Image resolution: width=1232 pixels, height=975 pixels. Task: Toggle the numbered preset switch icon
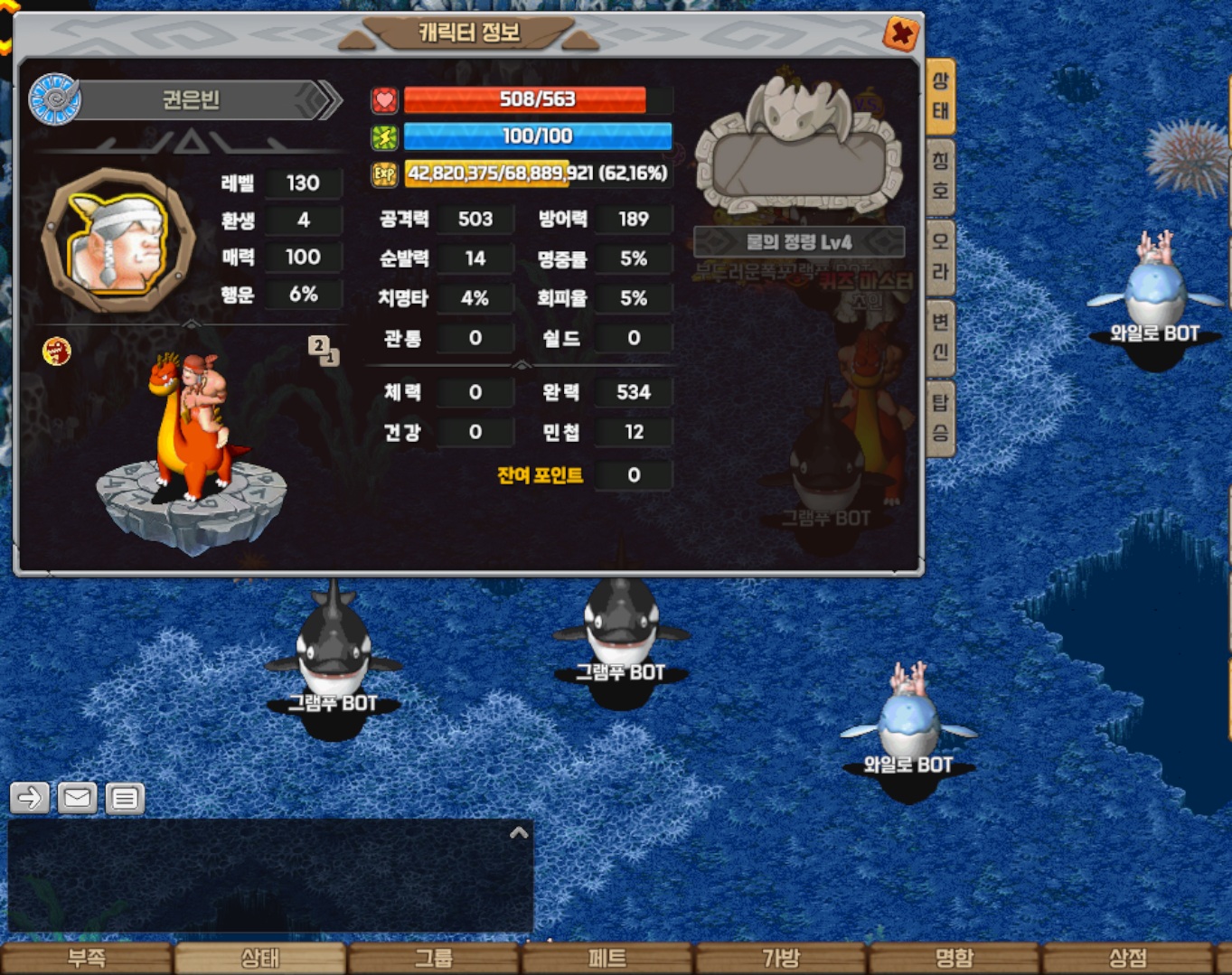click(323, 350)
